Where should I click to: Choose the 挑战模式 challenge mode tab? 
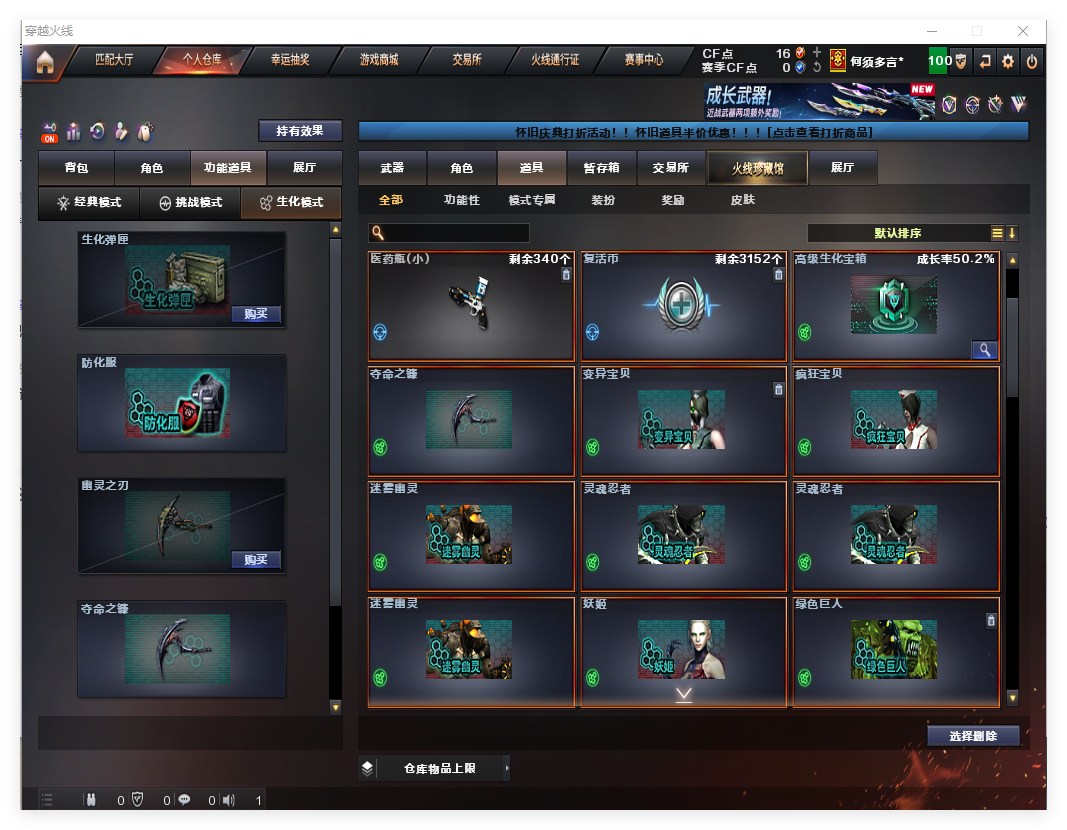click(190, 203)
